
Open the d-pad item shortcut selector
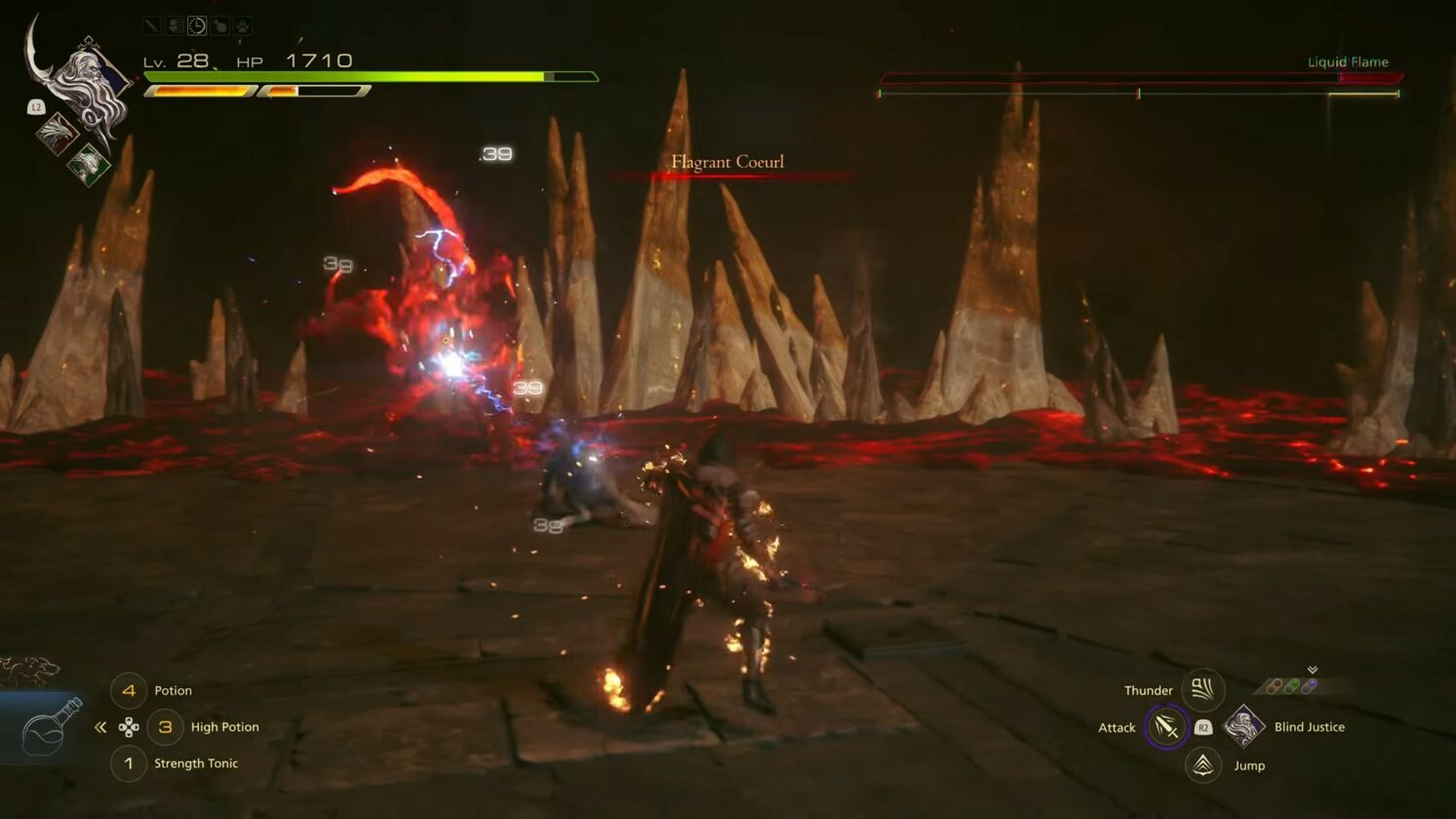click(x=130, y=725)
